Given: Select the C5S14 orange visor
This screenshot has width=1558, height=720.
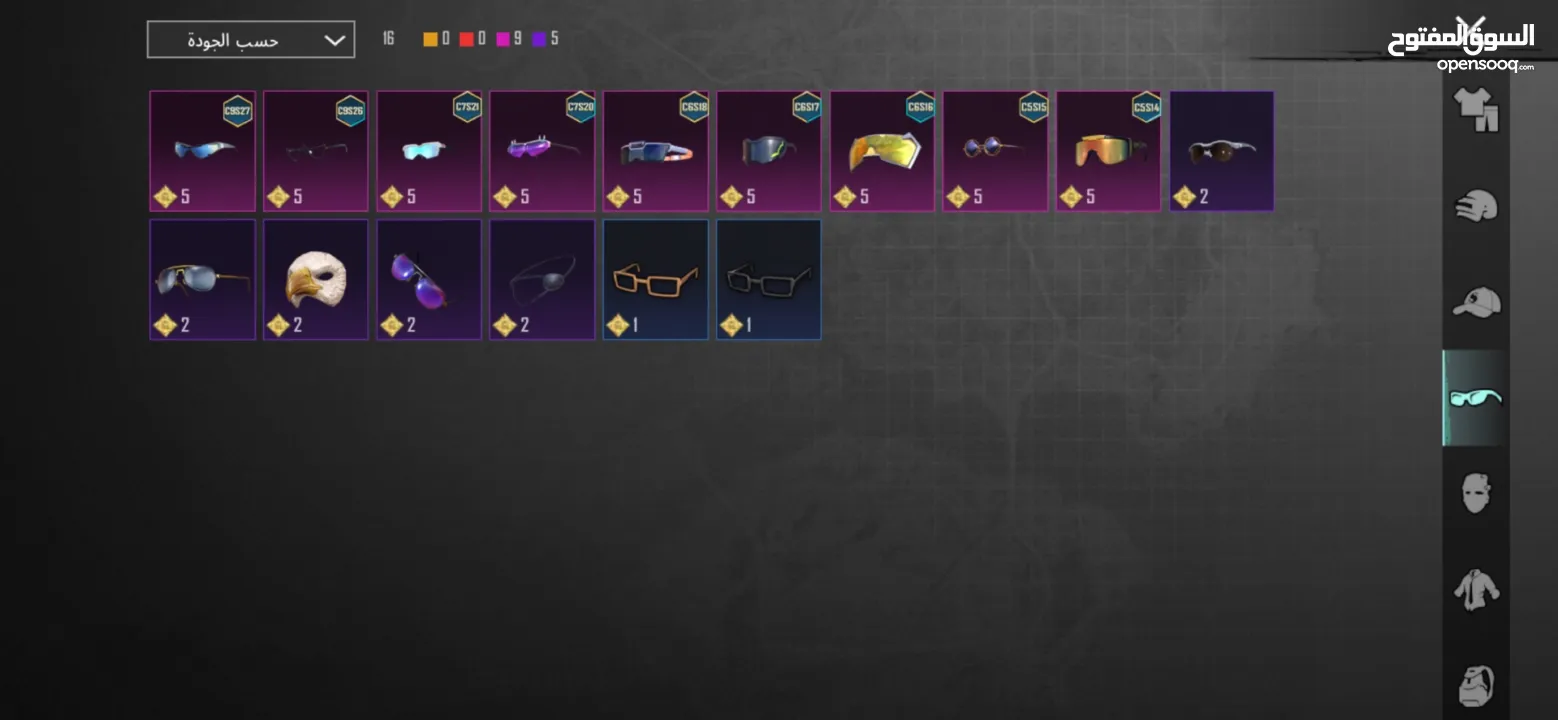Looking at the screenshot, I should coord(1108,151).
